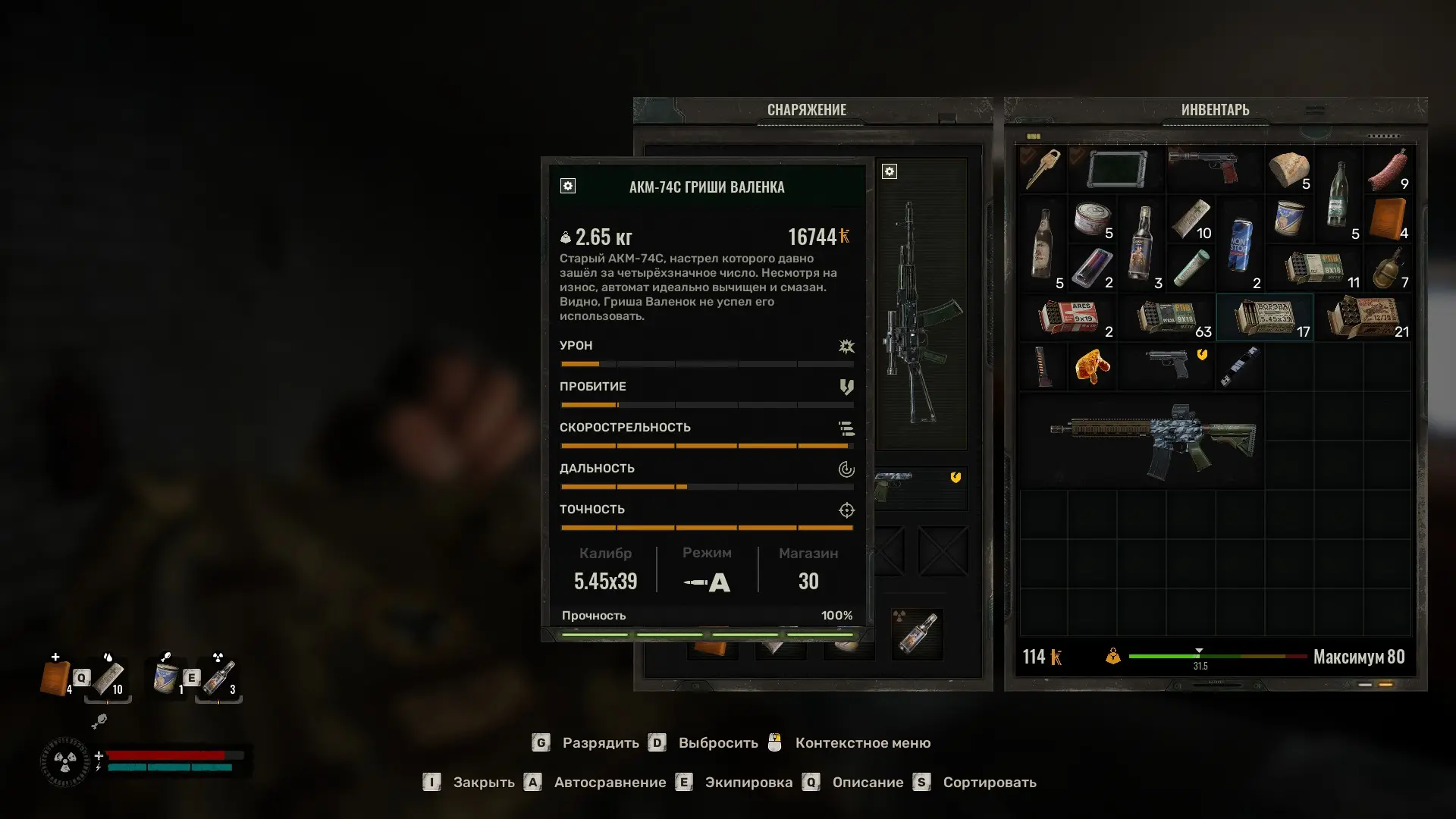Select the key item in inventory

coord(1043,168)
